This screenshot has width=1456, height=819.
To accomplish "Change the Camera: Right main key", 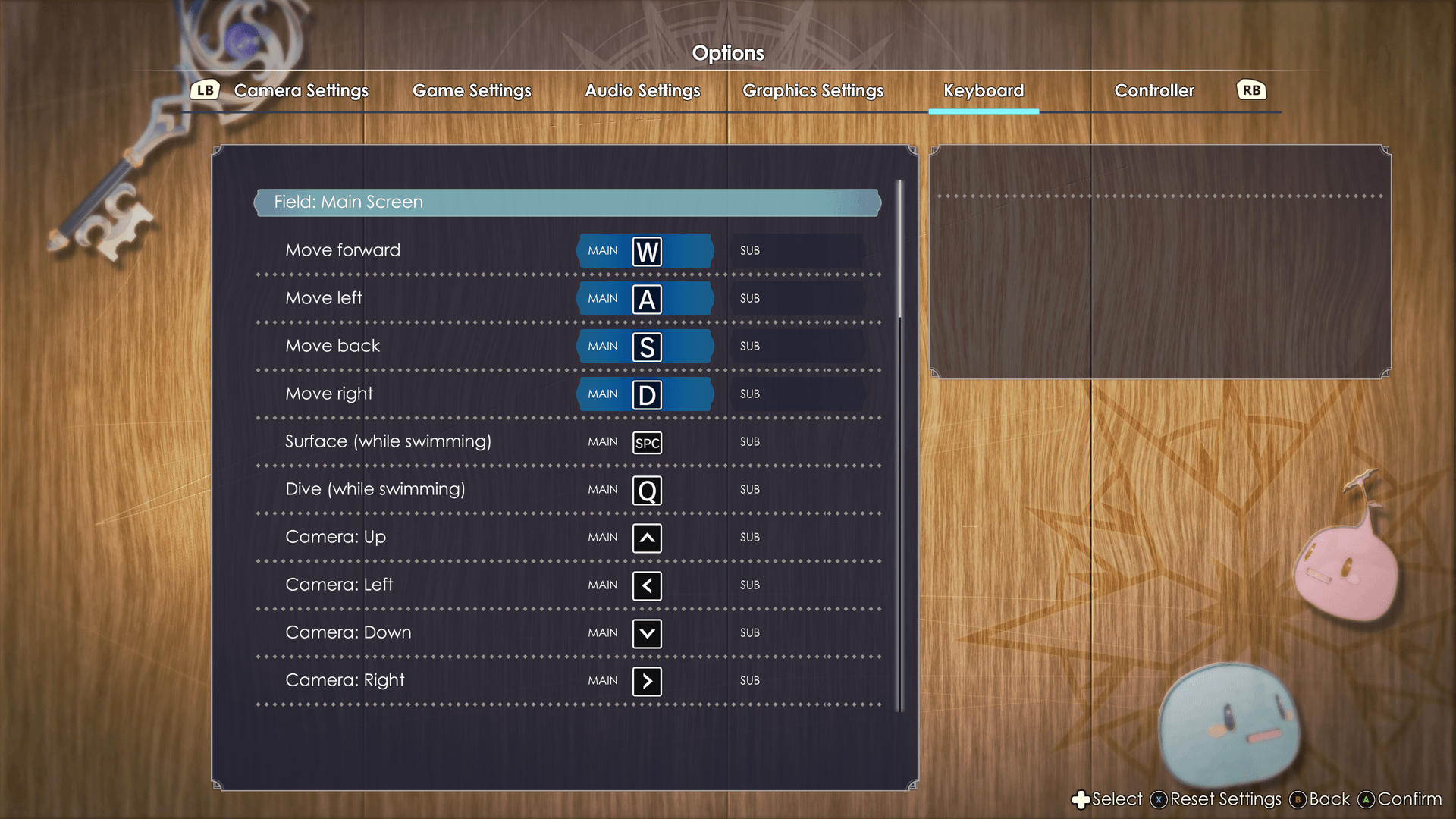I will [x=646, y=681].
